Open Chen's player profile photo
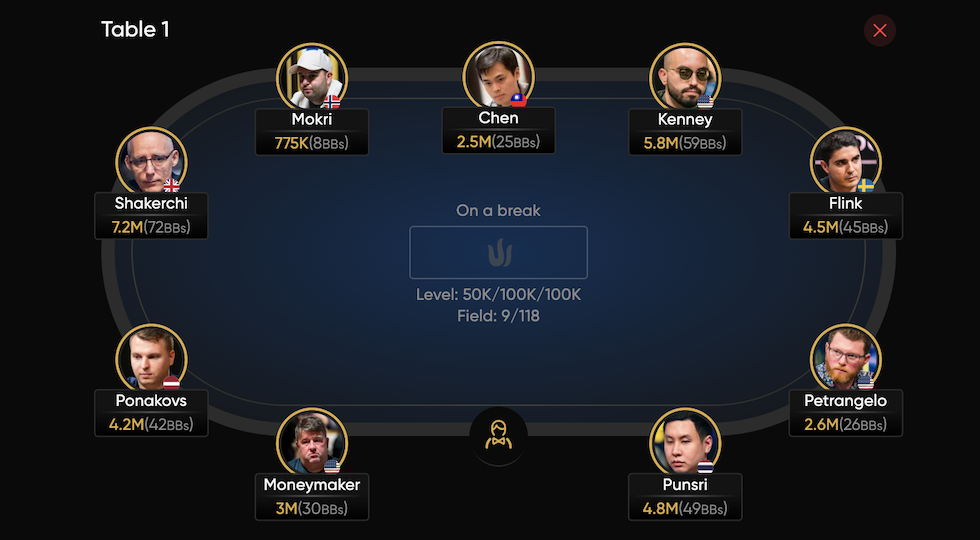 coord(498,76)
